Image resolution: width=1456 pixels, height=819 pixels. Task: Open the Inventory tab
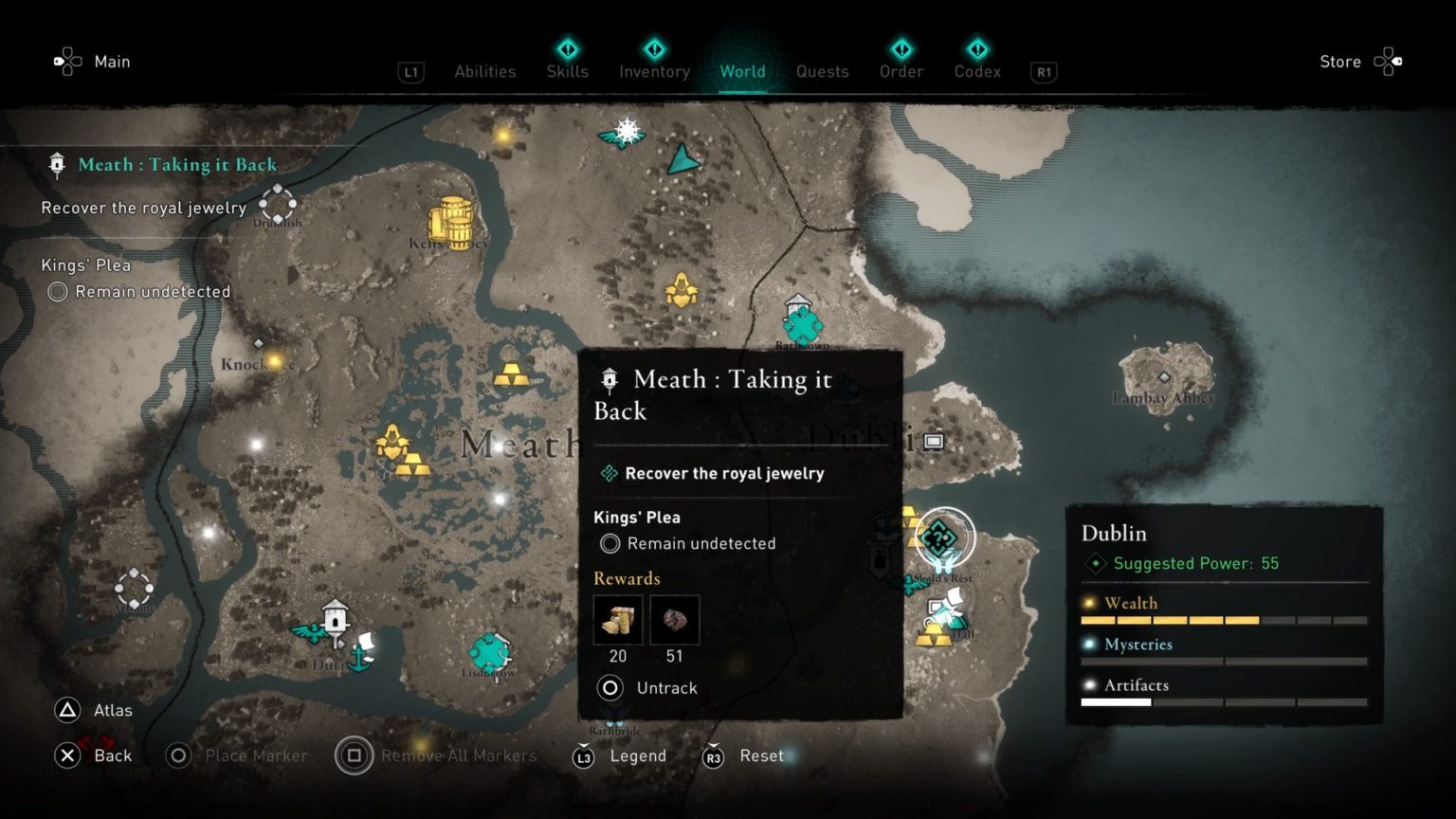click(x=653, y=71)
